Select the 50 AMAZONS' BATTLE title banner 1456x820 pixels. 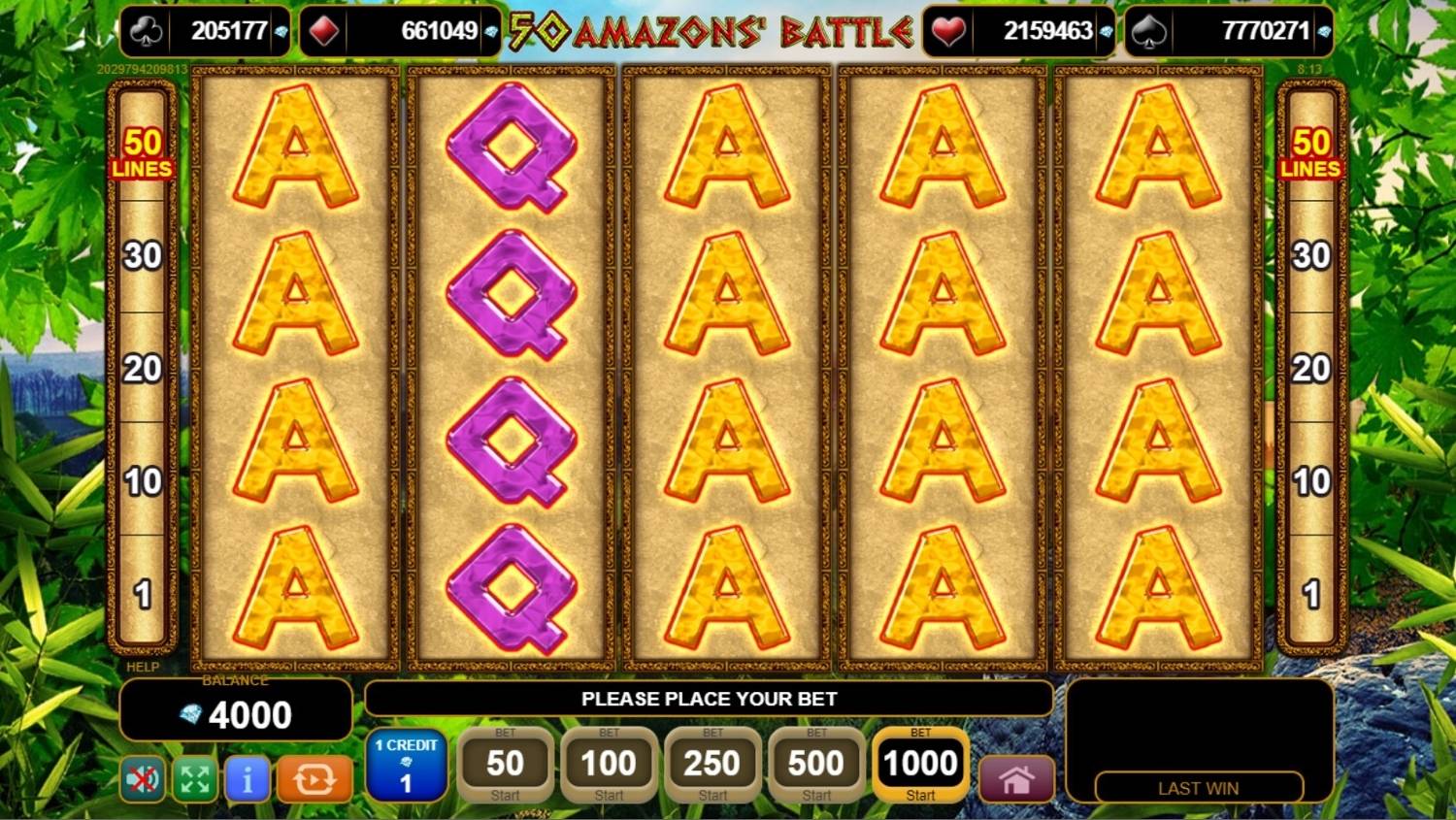(704, 30)
